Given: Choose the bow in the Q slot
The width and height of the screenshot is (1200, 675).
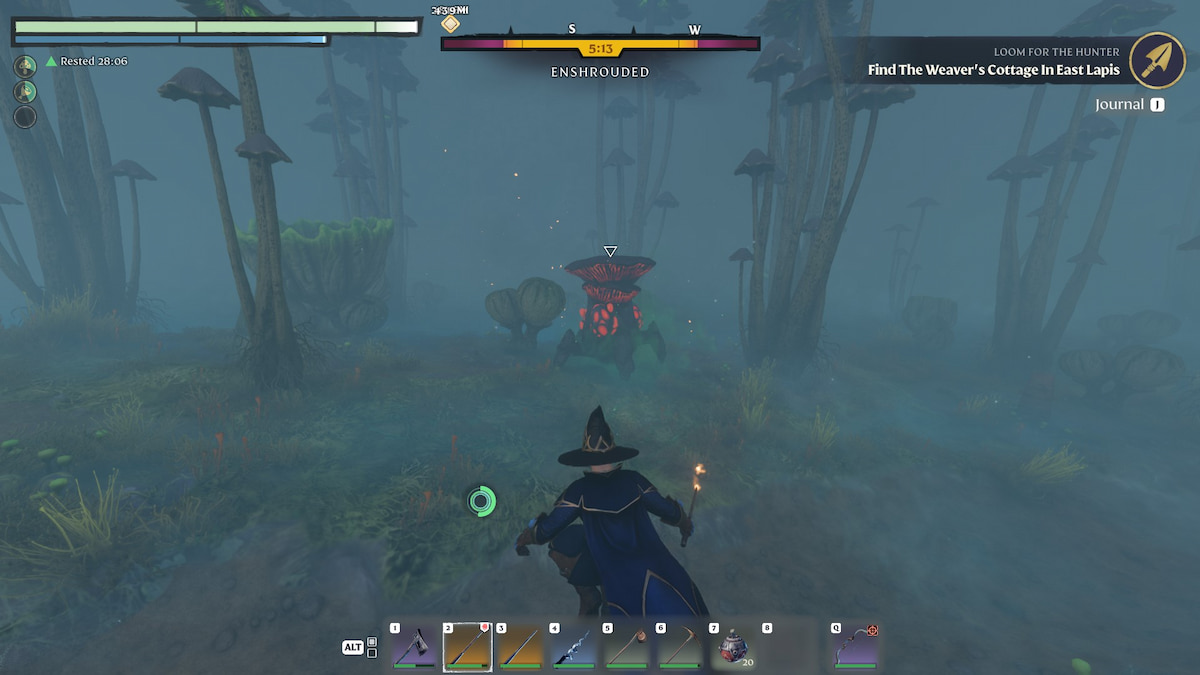Looking at the screenshot, I should pos(855,647).
